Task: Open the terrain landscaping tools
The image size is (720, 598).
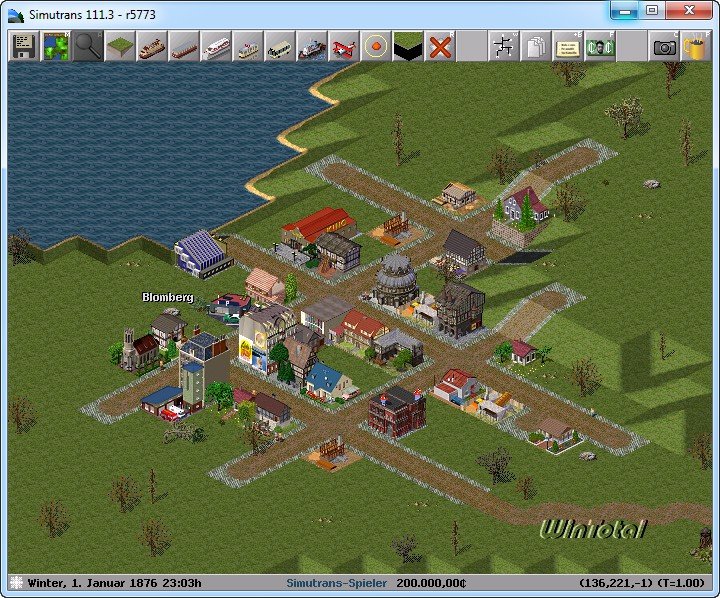Action: [120, 46]
